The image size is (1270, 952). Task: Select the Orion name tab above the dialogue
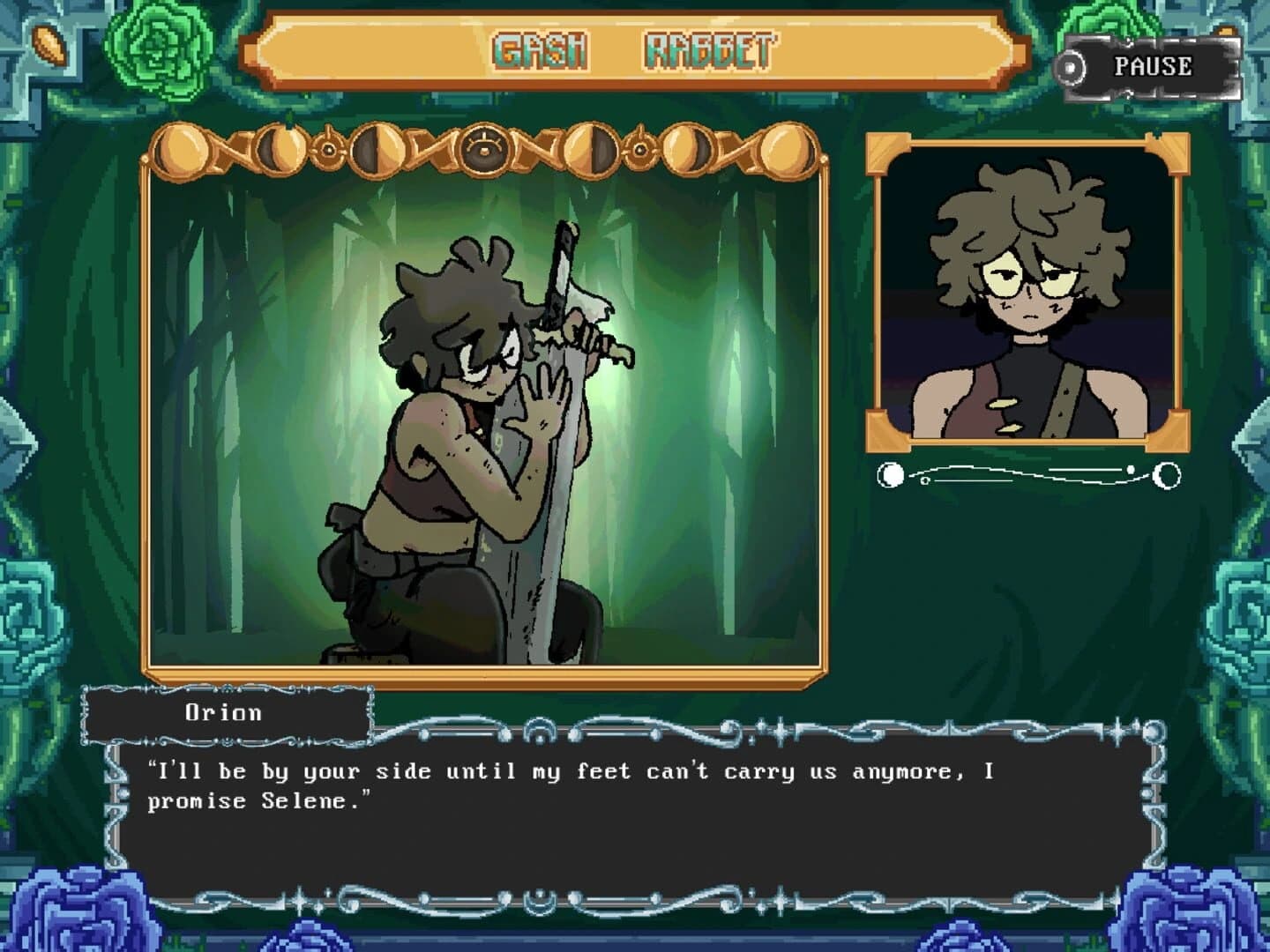[x=227, y=712]
